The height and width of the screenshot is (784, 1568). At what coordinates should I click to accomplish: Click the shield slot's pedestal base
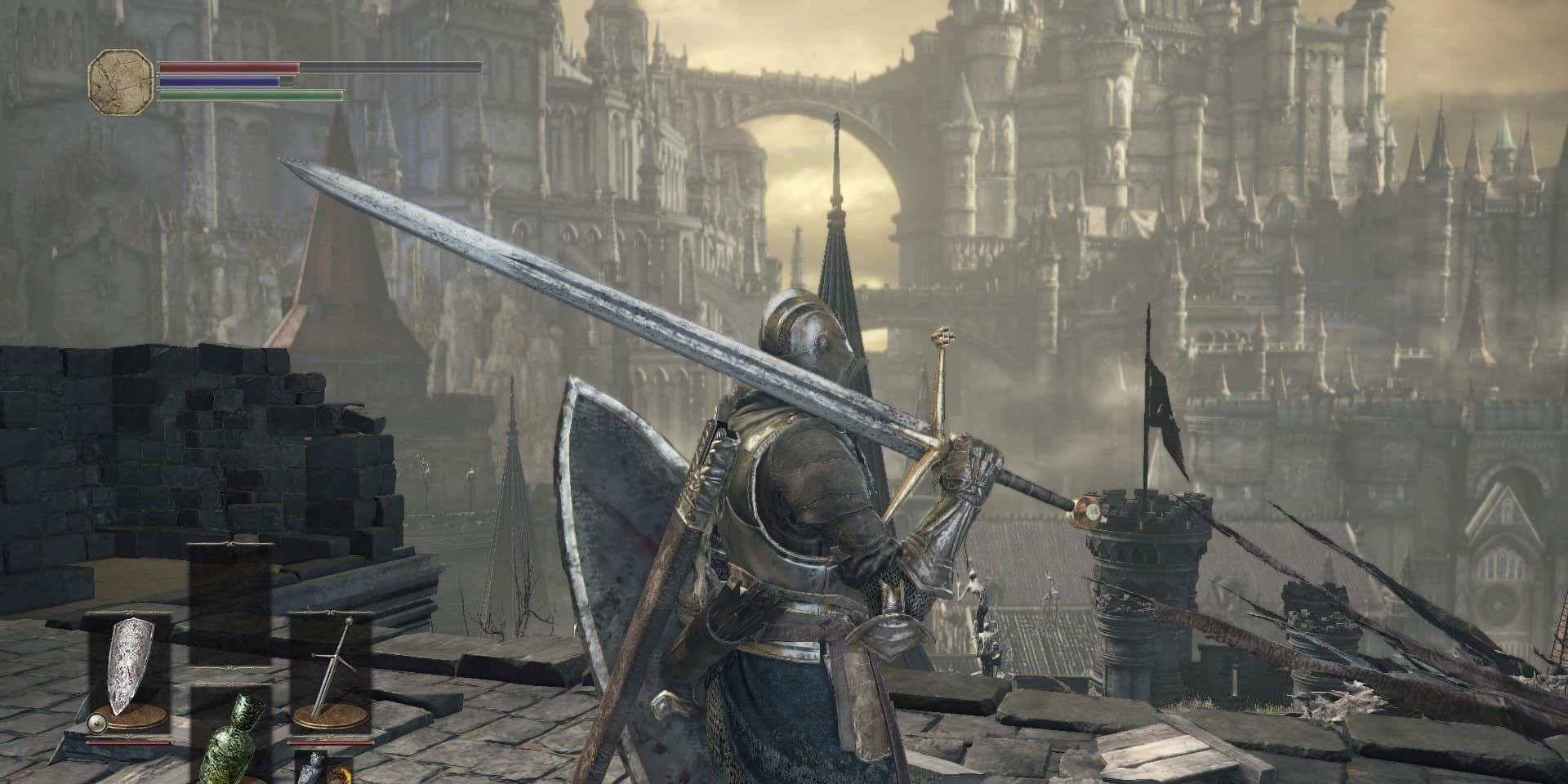pyautogui.click(x=131, y=717)
